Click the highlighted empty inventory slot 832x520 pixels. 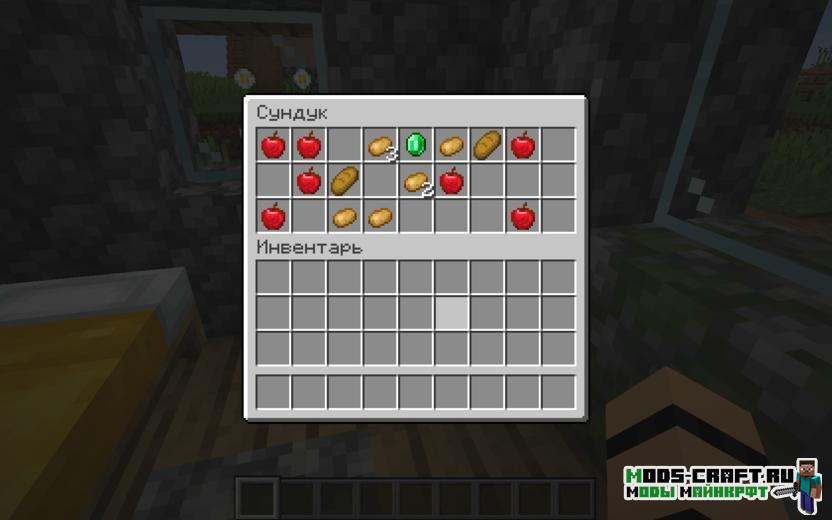[452, 313]
